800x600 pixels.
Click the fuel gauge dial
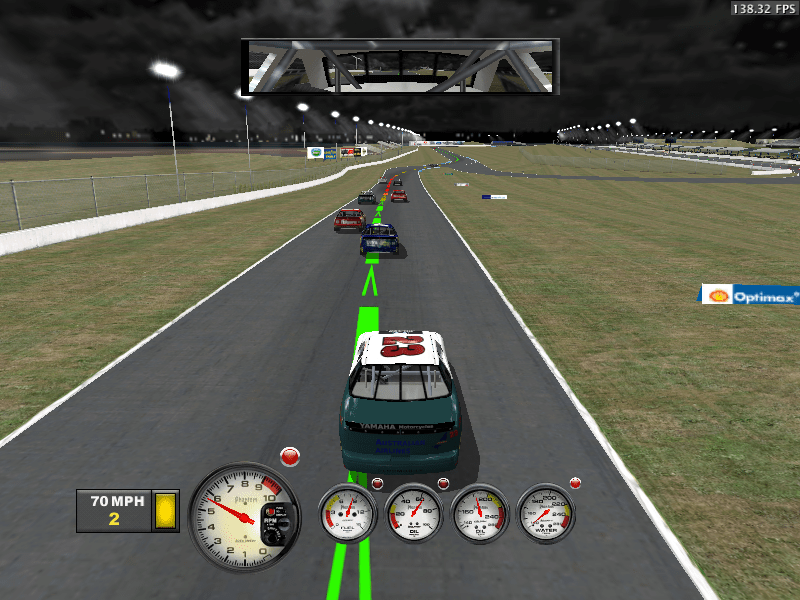coord(347,513)
